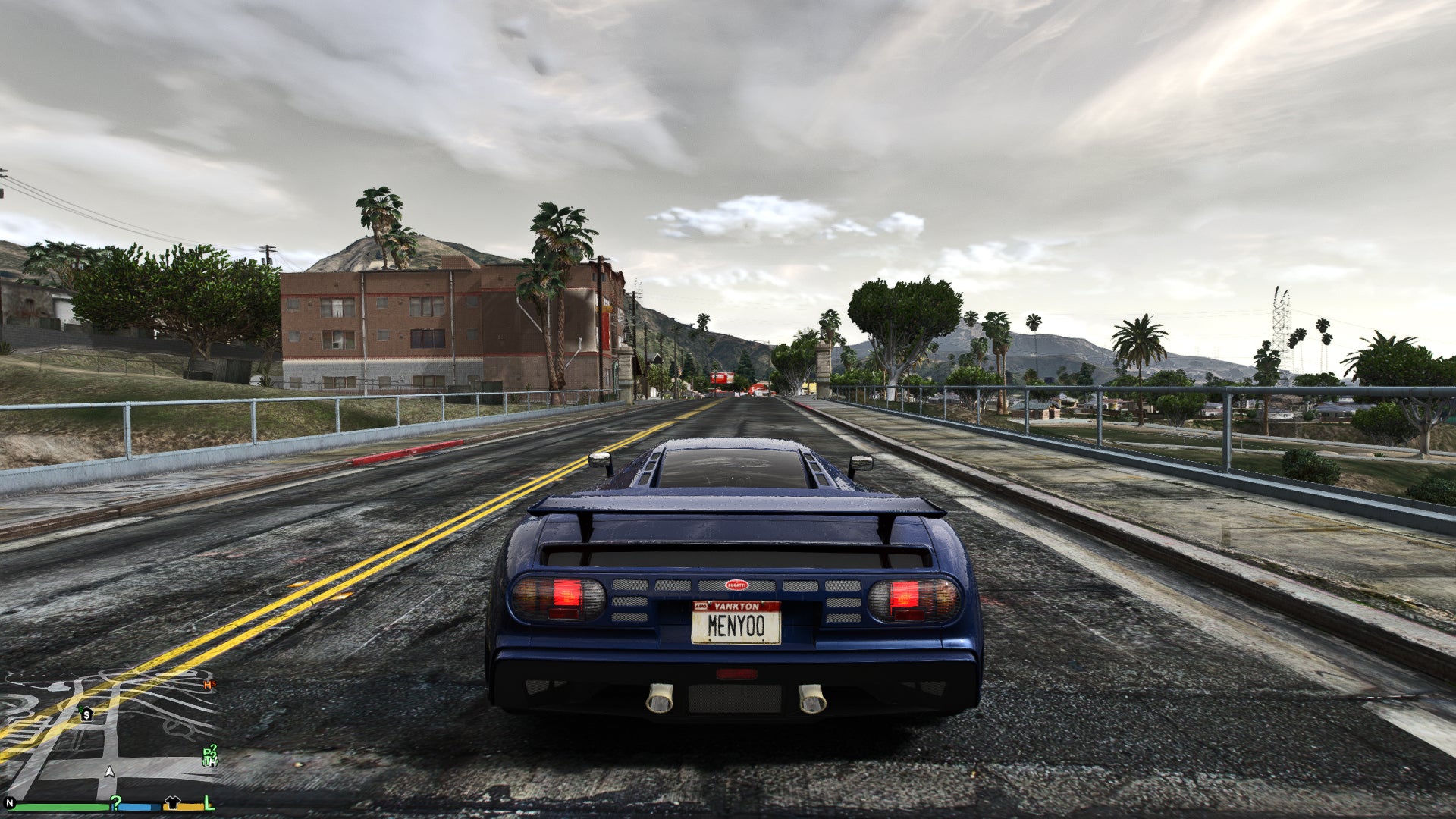Viewport: 1456px width, 819px height.
Task: Click the t-shirt clothing store icon on minimap
Action: pyautogui.click(x=173, y=802)
